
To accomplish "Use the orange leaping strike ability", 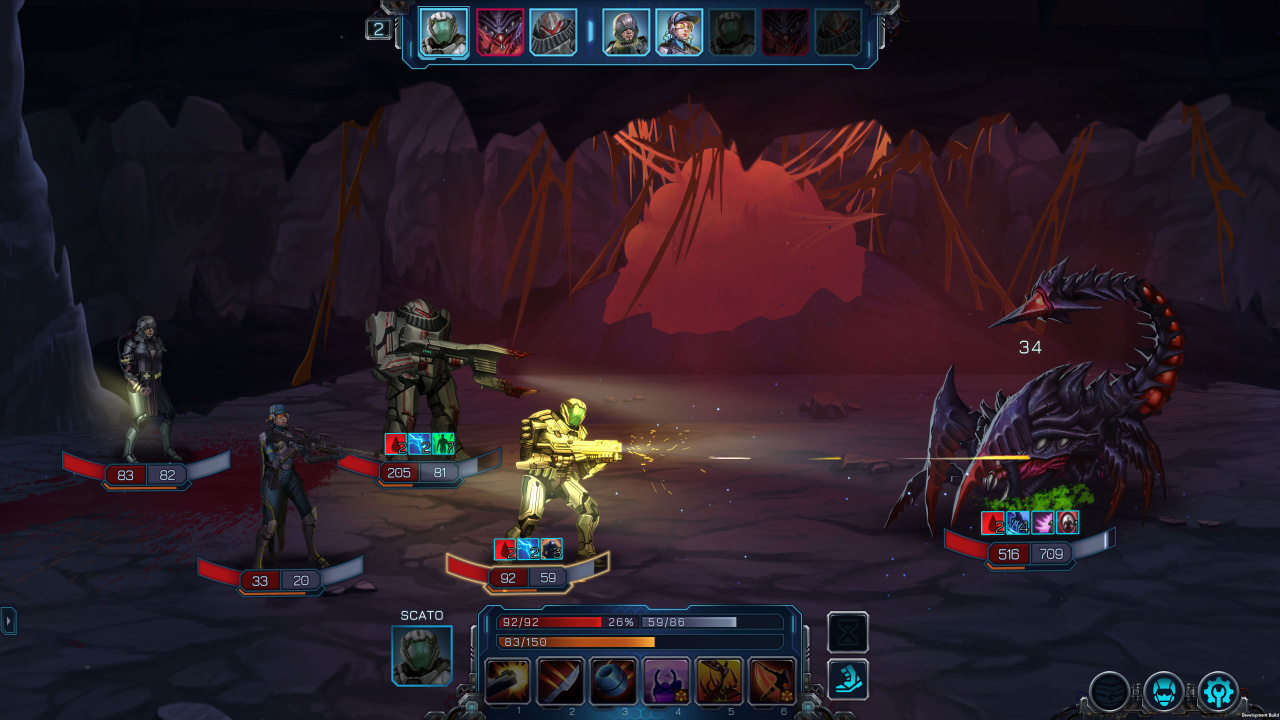I will [x=772, y=681].
